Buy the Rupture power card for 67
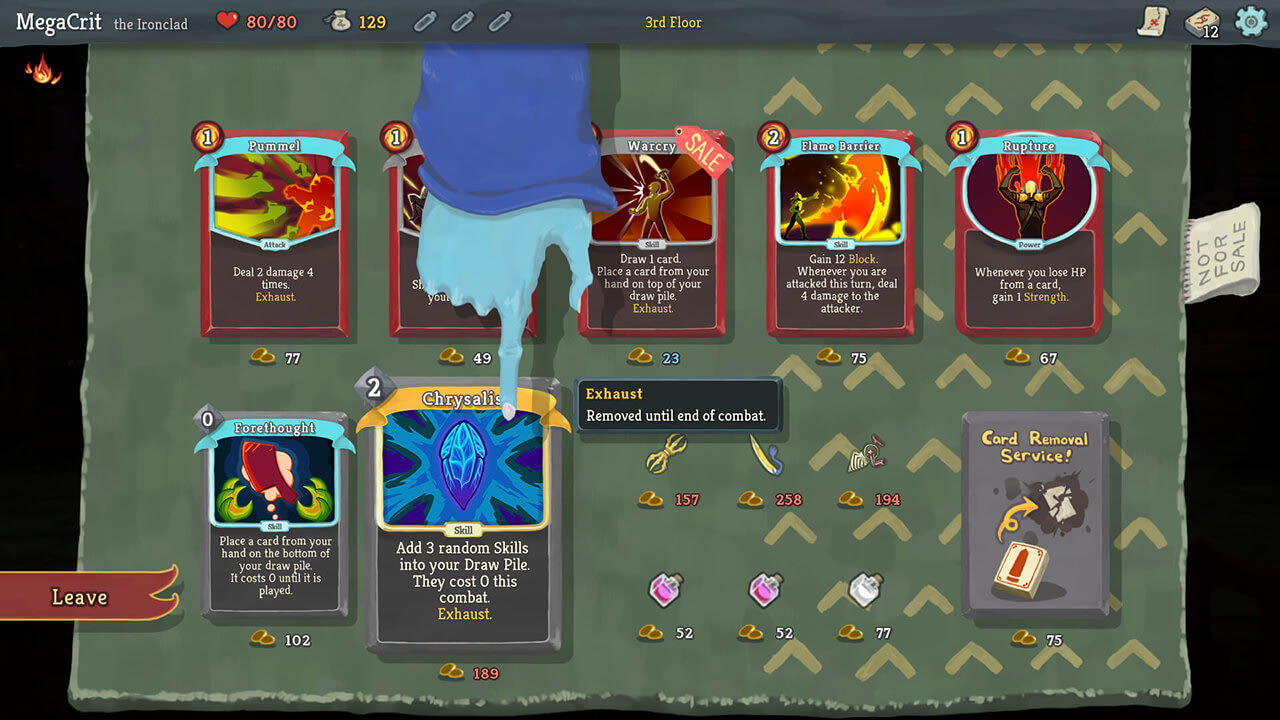The image size is (1280, 720). coord(1030,235)
